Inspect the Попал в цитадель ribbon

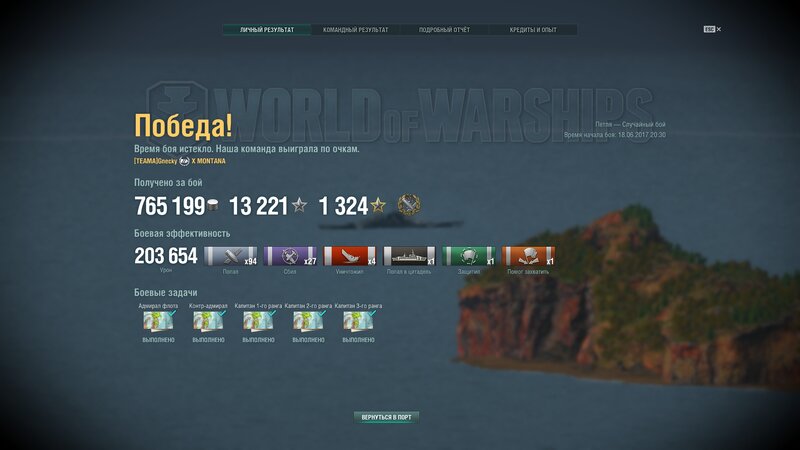409,256
